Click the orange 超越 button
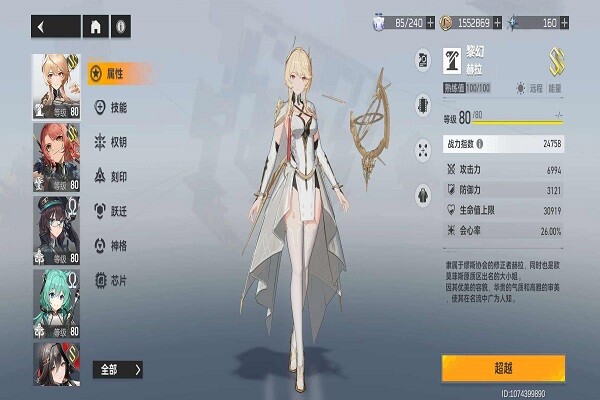 pos(503,368)
